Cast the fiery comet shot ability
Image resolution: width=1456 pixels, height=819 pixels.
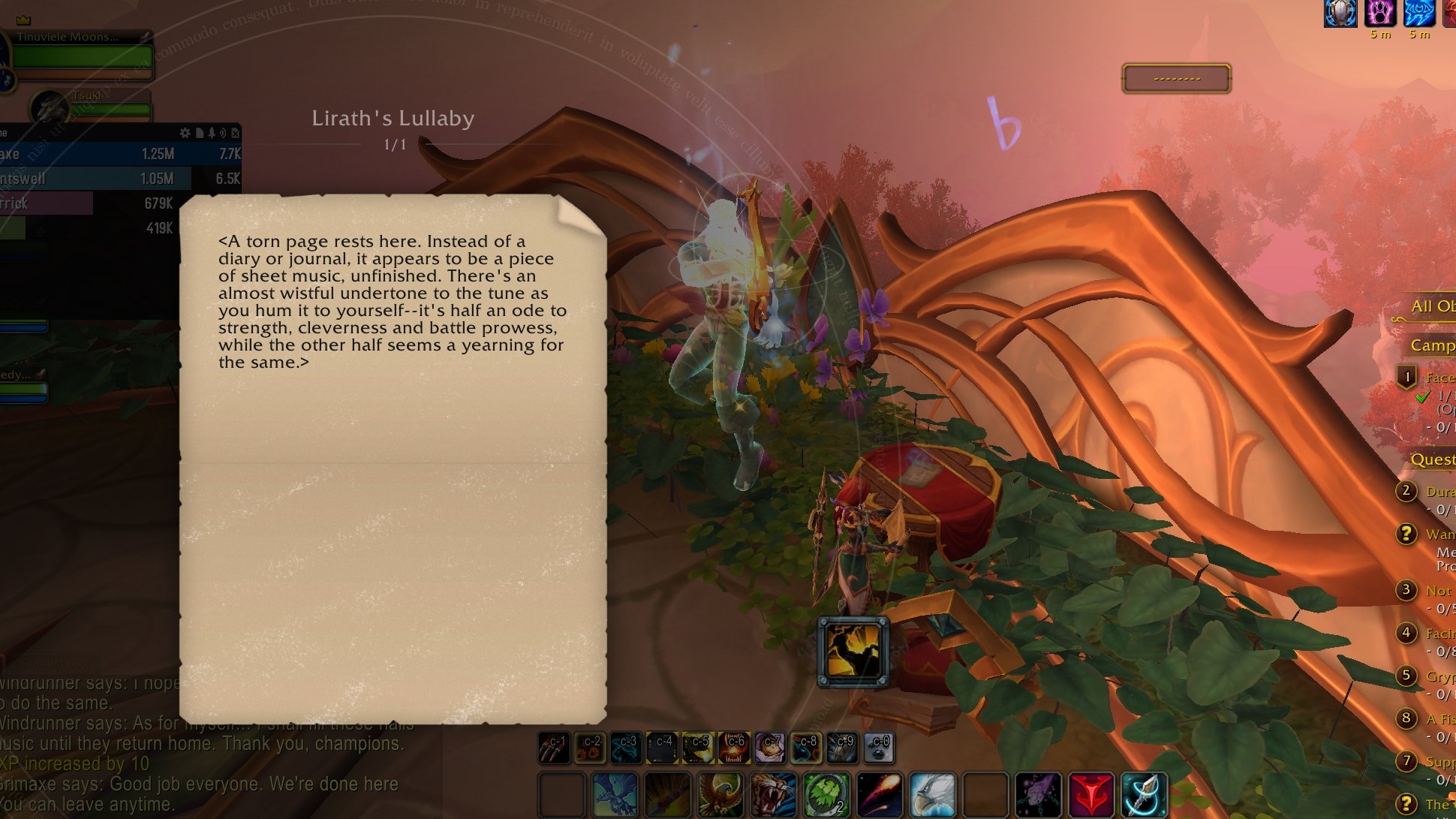point(879,794)
